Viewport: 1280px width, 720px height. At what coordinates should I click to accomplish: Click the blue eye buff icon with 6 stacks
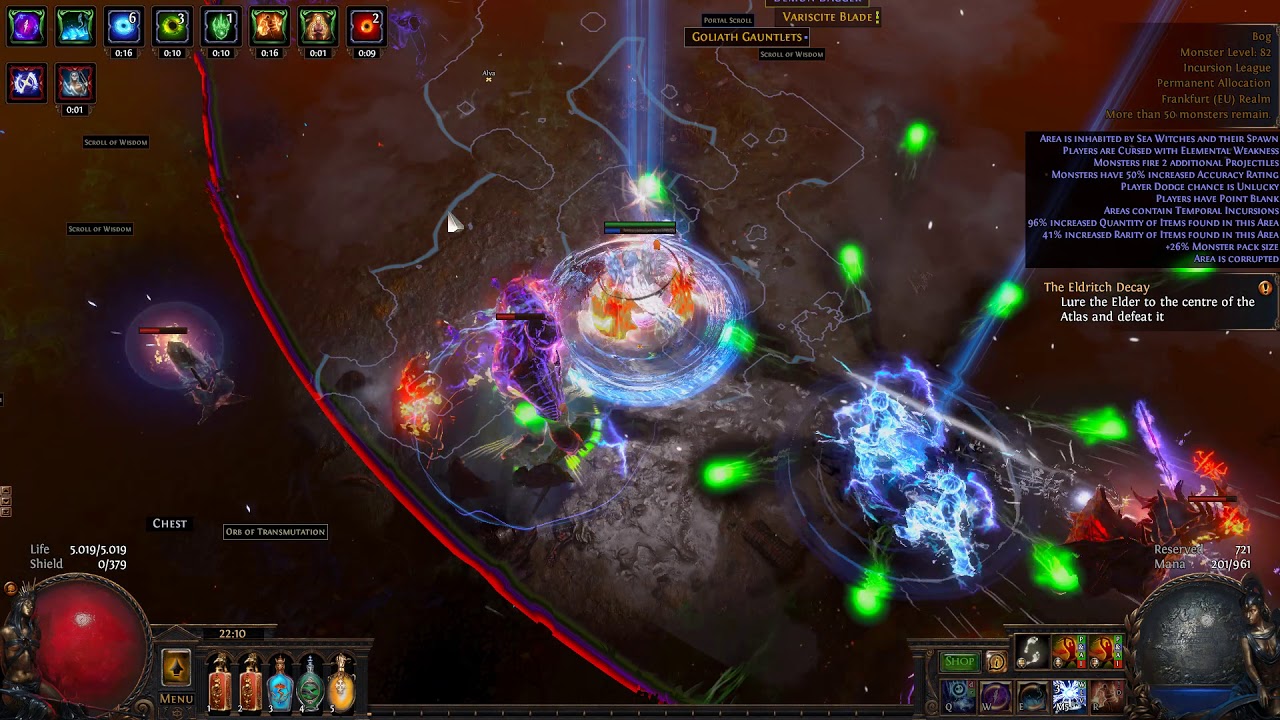click(124, 26)
